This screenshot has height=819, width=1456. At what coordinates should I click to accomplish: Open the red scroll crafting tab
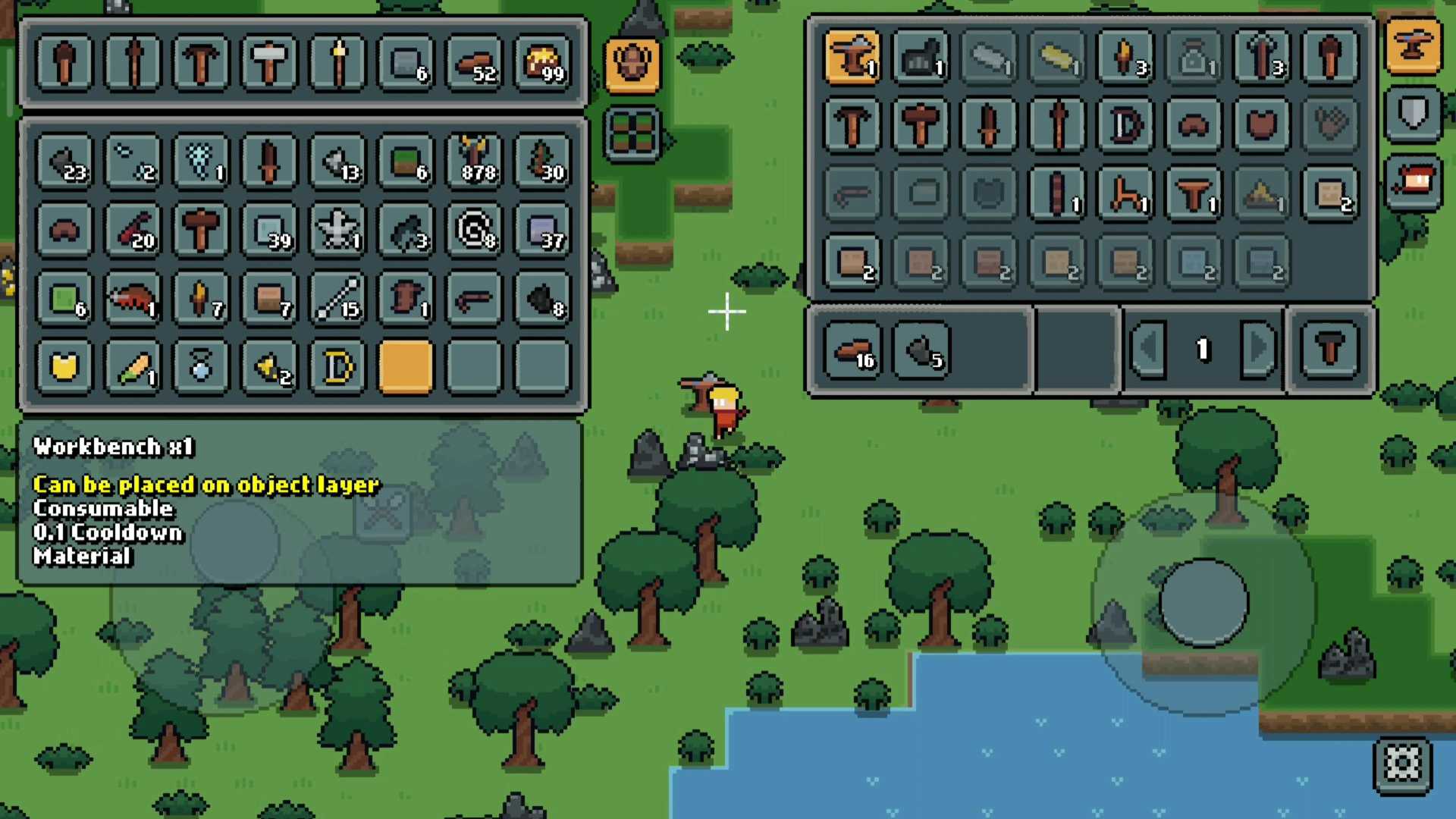1413,183
